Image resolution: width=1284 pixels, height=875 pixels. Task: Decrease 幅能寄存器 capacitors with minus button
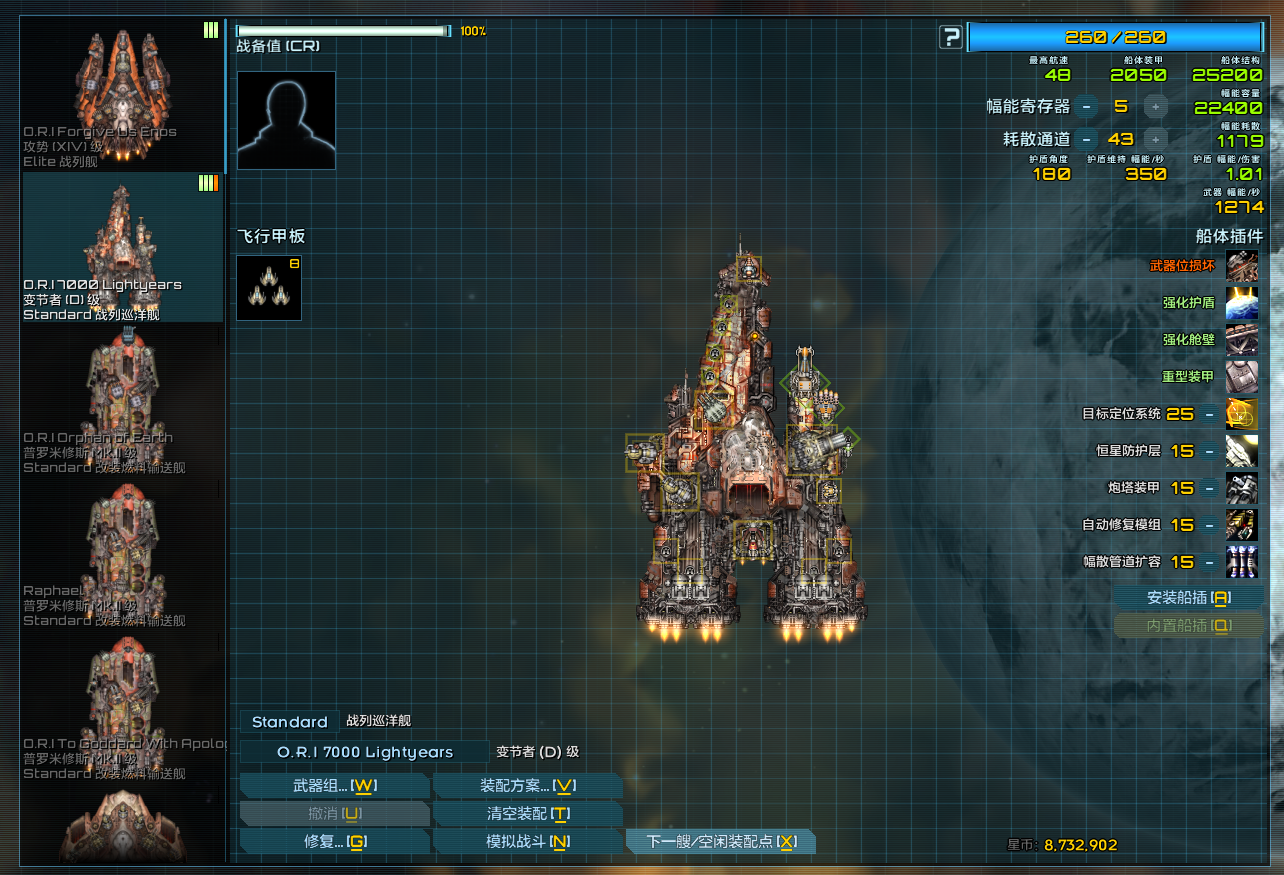(1087, 107)
